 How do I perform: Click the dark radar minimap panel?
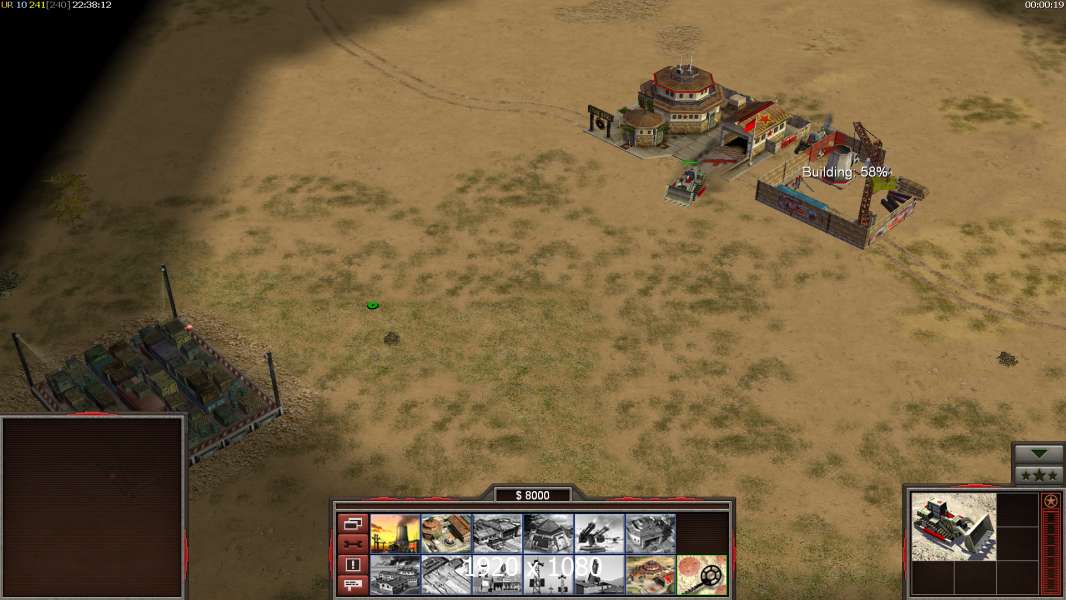click(x=93, y=507)
